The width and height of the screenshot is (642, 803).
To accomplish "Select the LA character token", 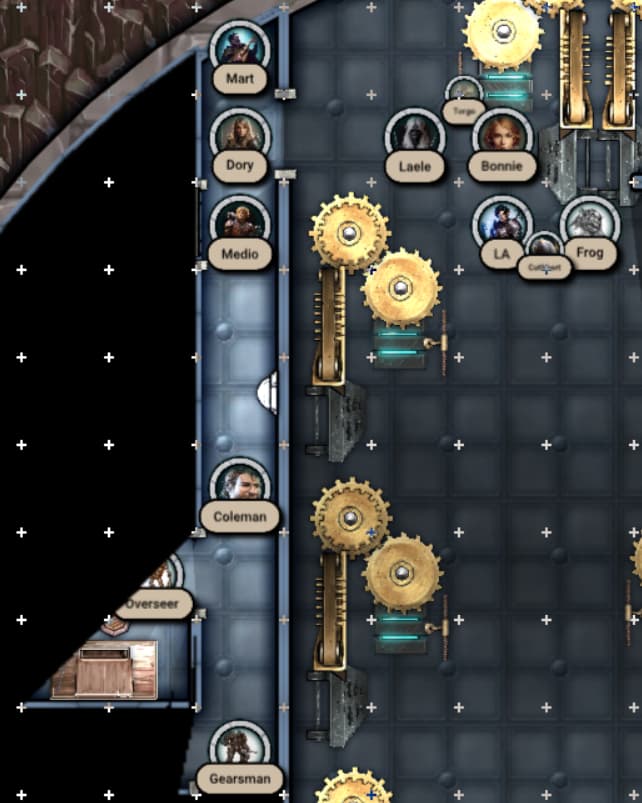I will click(x=501, y=224).
